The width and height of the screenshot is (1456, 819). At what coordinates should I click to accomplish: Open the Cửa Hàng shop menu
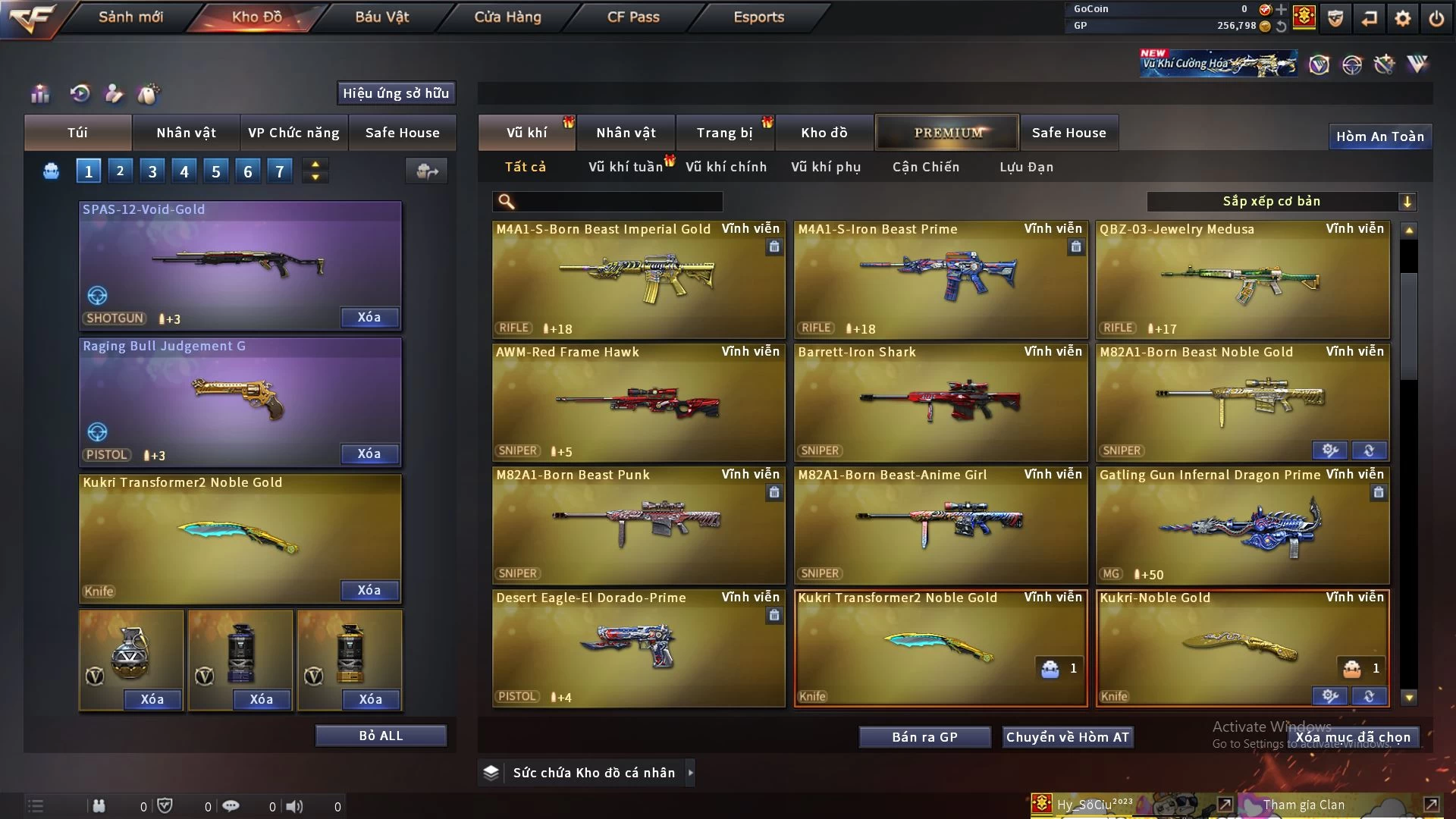coord(507,17)
